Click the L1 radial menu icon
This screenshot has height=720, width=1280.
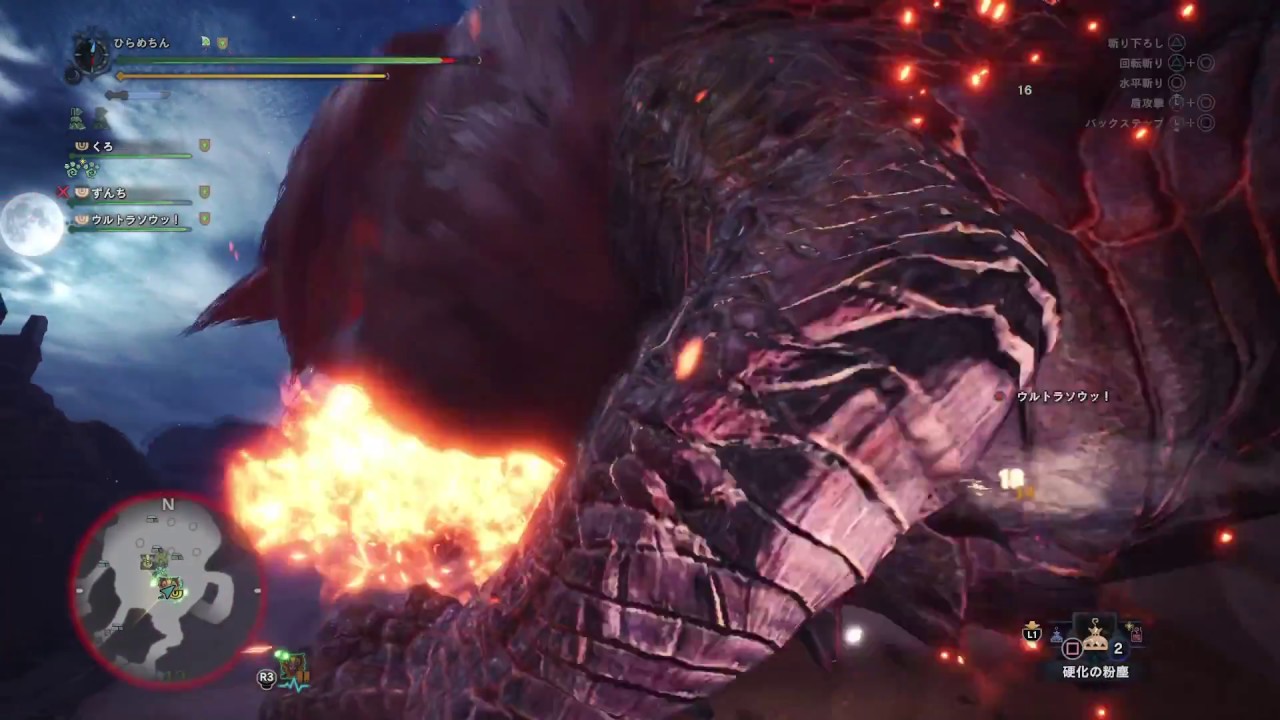click(x=1031, y=634)
